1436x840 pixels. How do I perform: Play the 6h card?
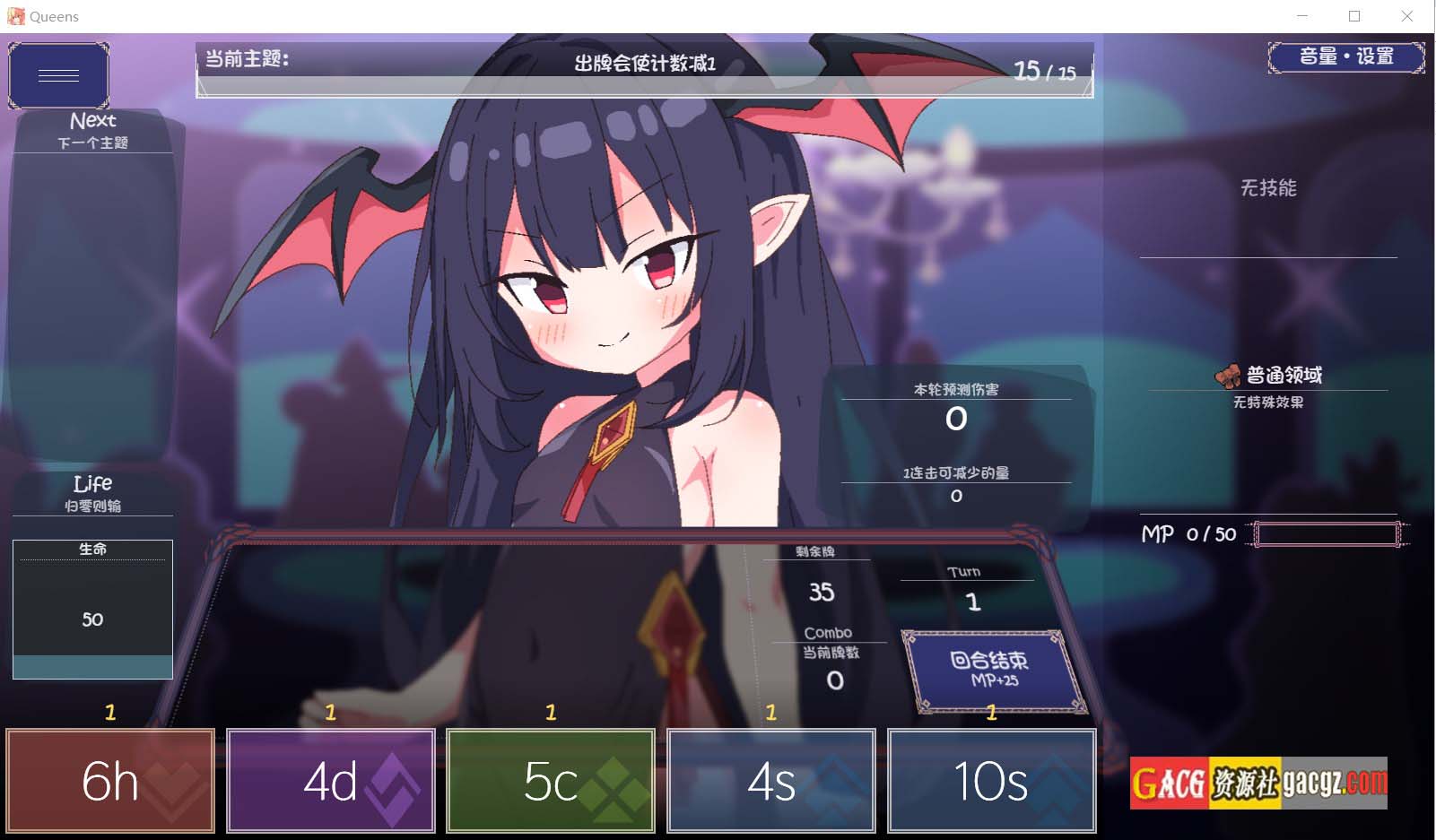pyautogui.click(x=110, y=781)
